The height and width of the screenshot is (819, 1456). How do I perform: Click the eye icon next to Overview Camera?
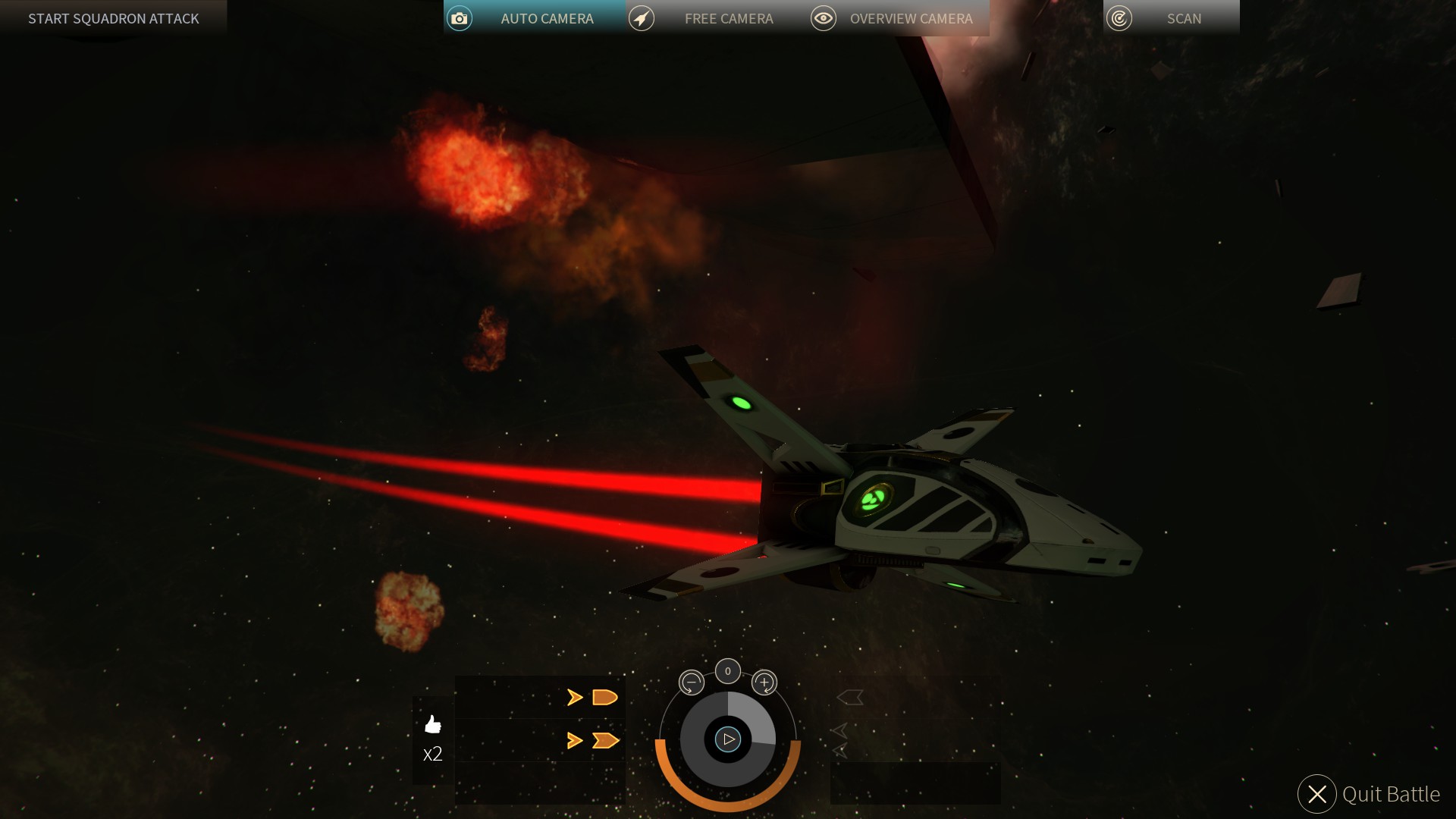823,17
